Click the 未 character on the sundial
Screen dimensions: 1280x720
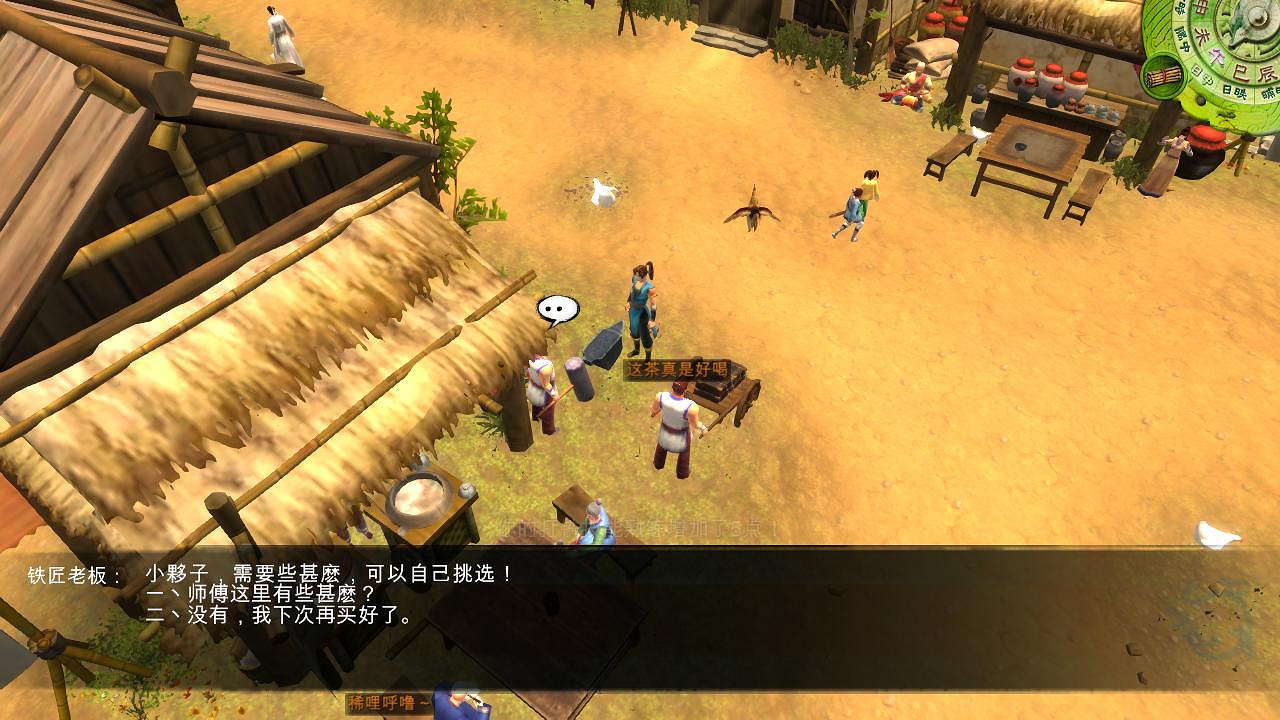pyautogui.click(x=1201, y=33)
